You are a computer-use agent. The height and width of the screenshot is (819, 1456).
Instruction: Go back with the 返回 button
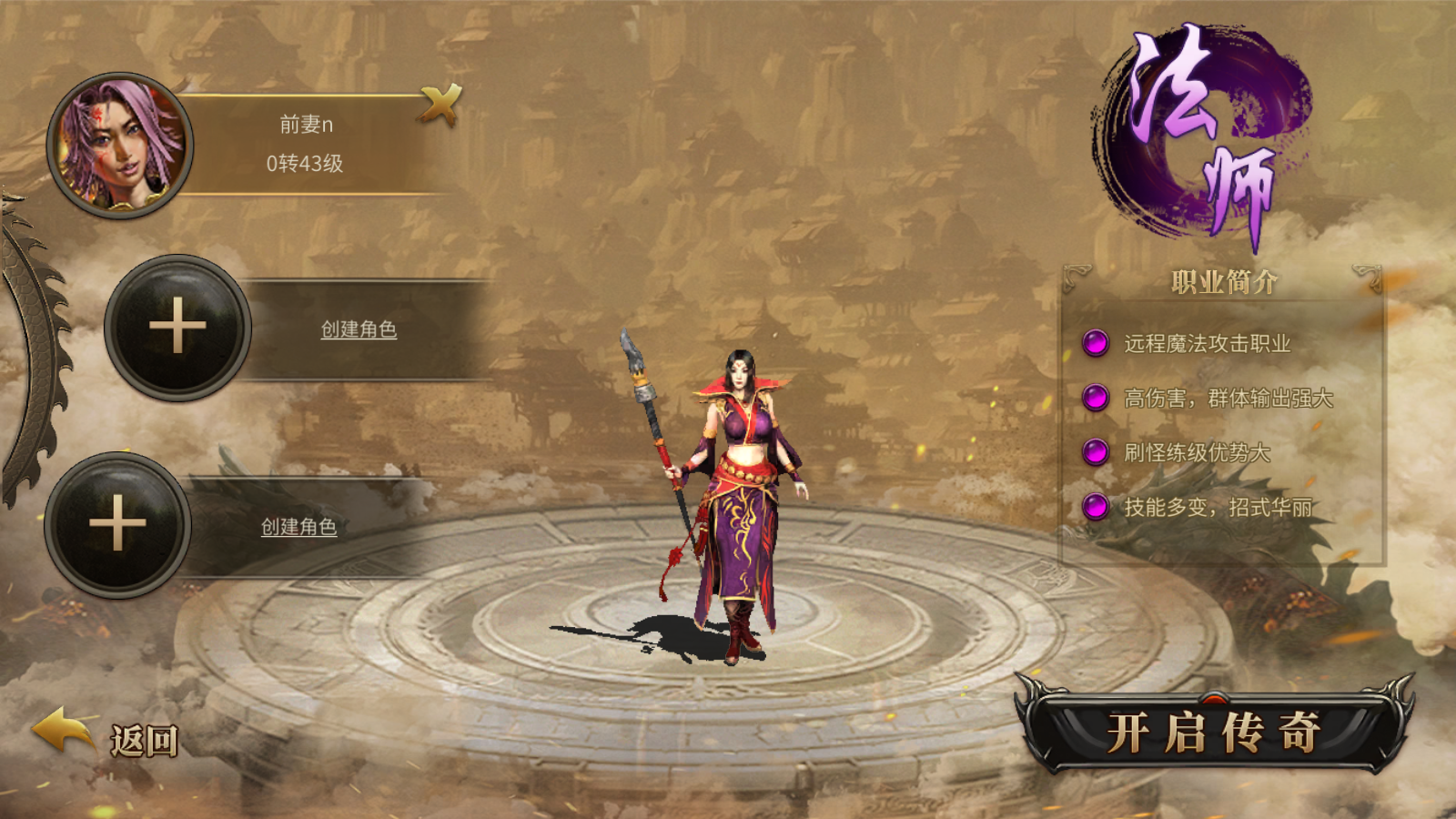click(107, 736)
